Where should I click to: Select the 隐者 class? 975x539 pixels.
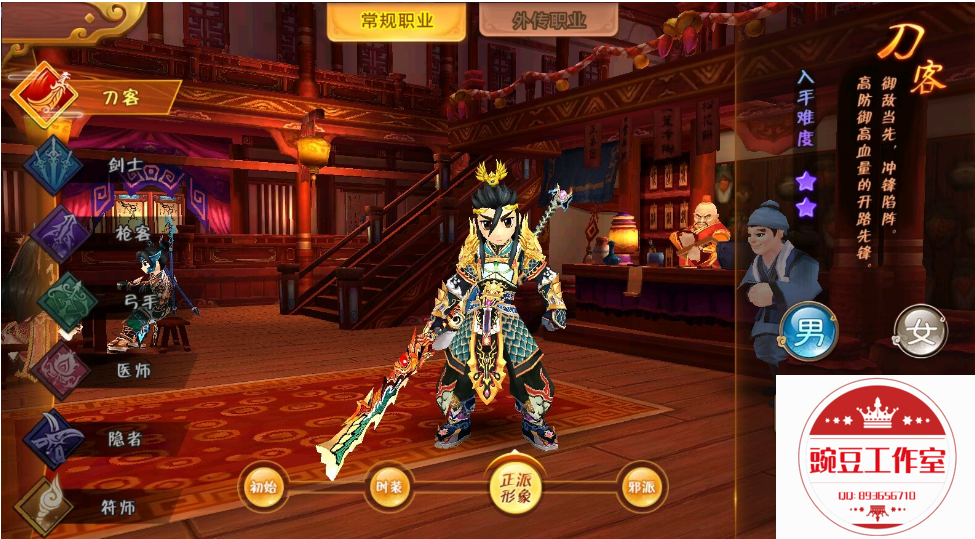click(95, 437)
